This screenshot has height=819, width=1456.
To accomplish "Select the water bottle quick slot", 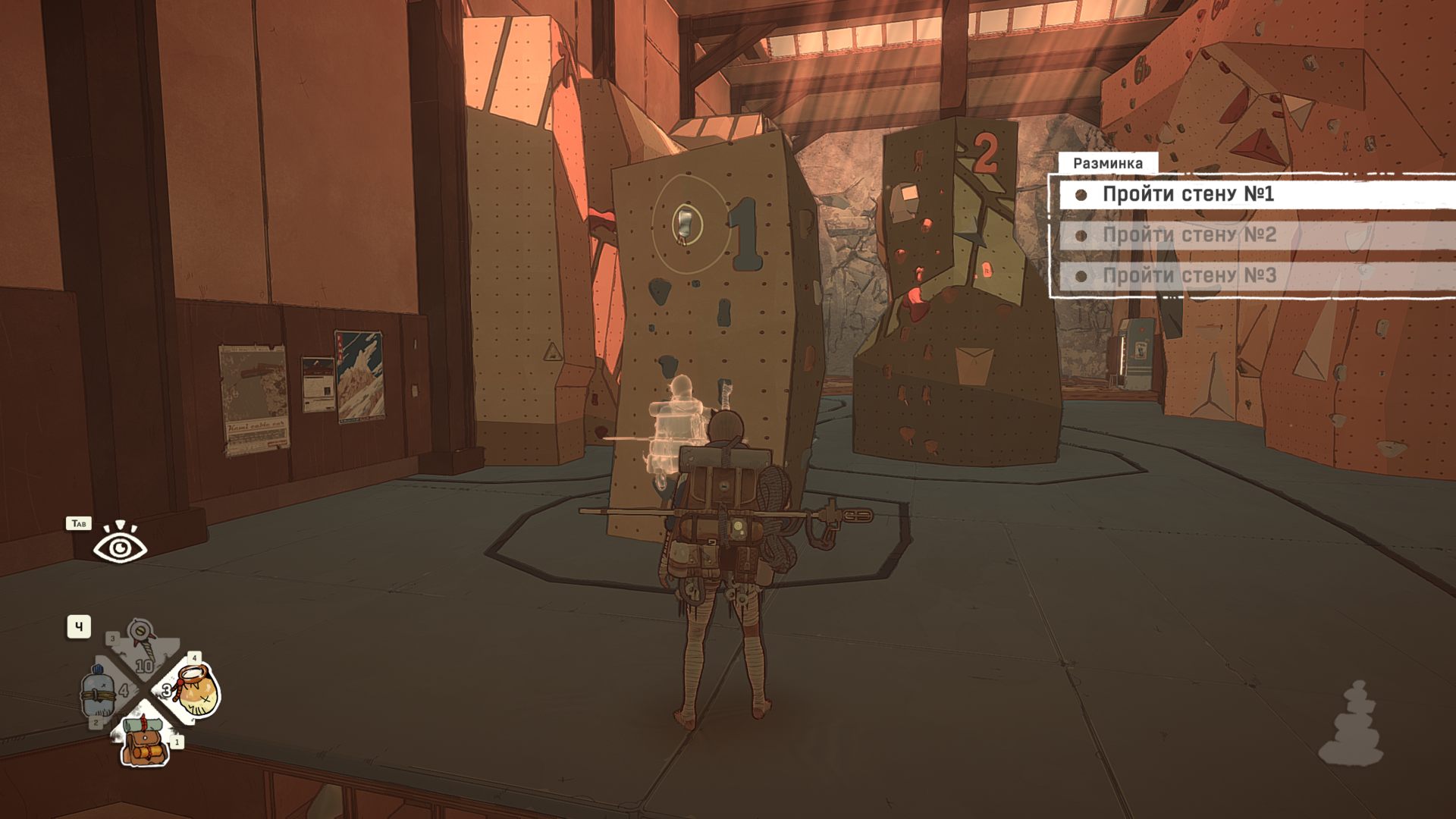I will (99, 692).
